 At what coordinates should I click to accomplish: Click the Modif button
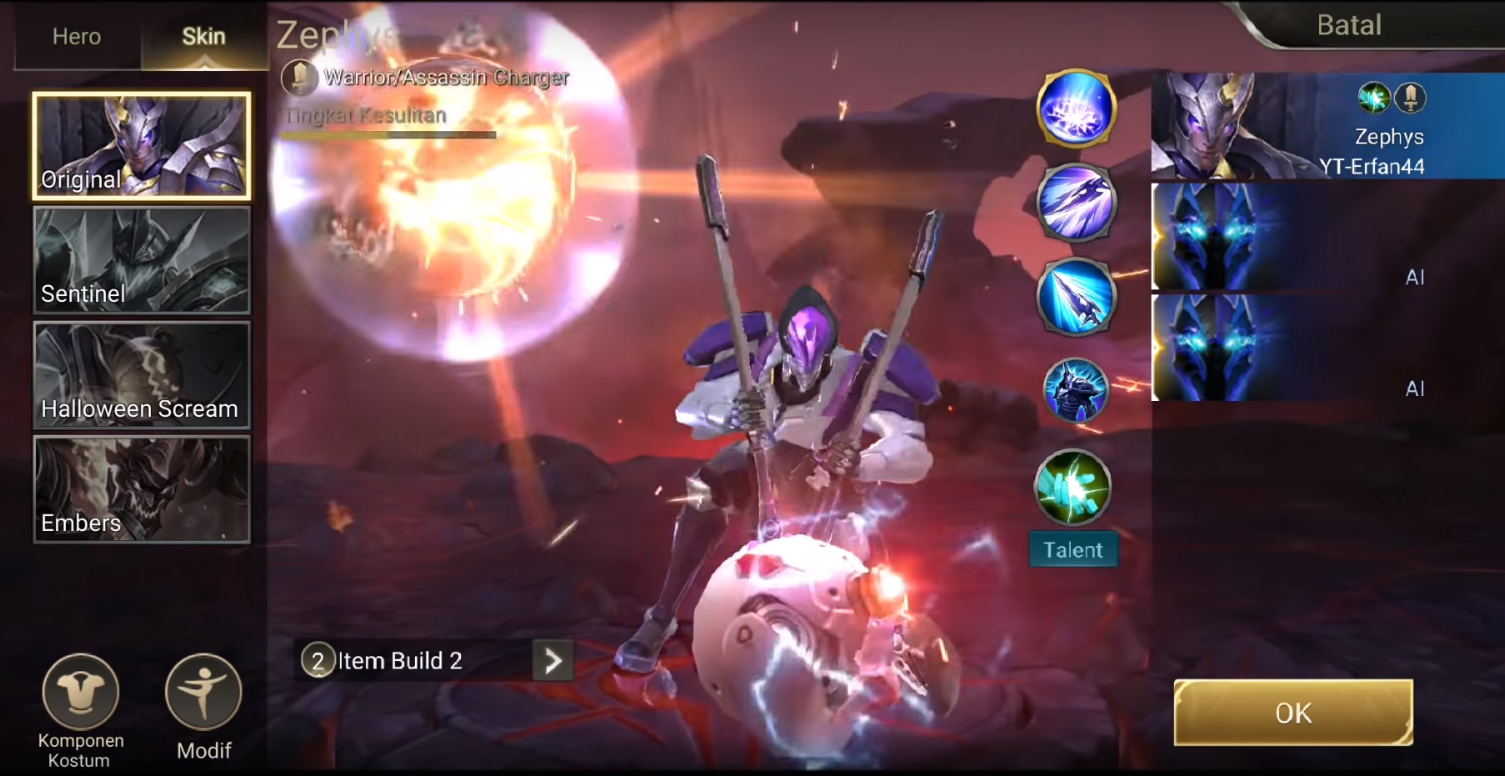(x=203, y=693)
